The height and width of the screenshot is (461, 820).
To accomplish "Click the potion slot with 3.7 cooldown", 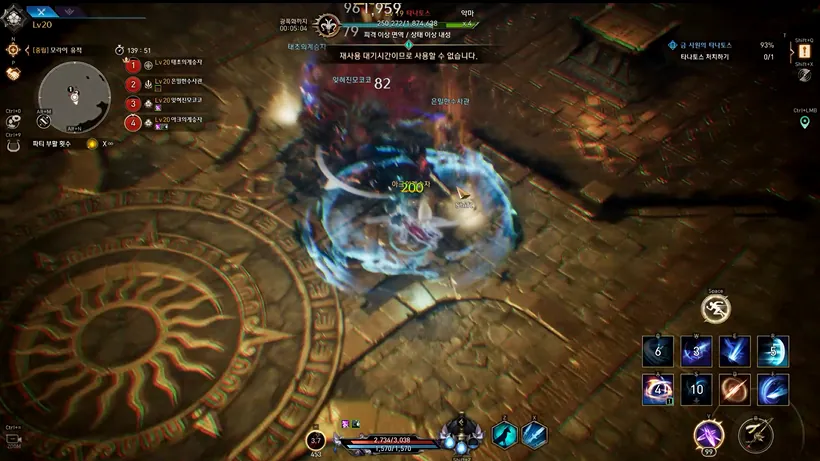I will point(316,440).
